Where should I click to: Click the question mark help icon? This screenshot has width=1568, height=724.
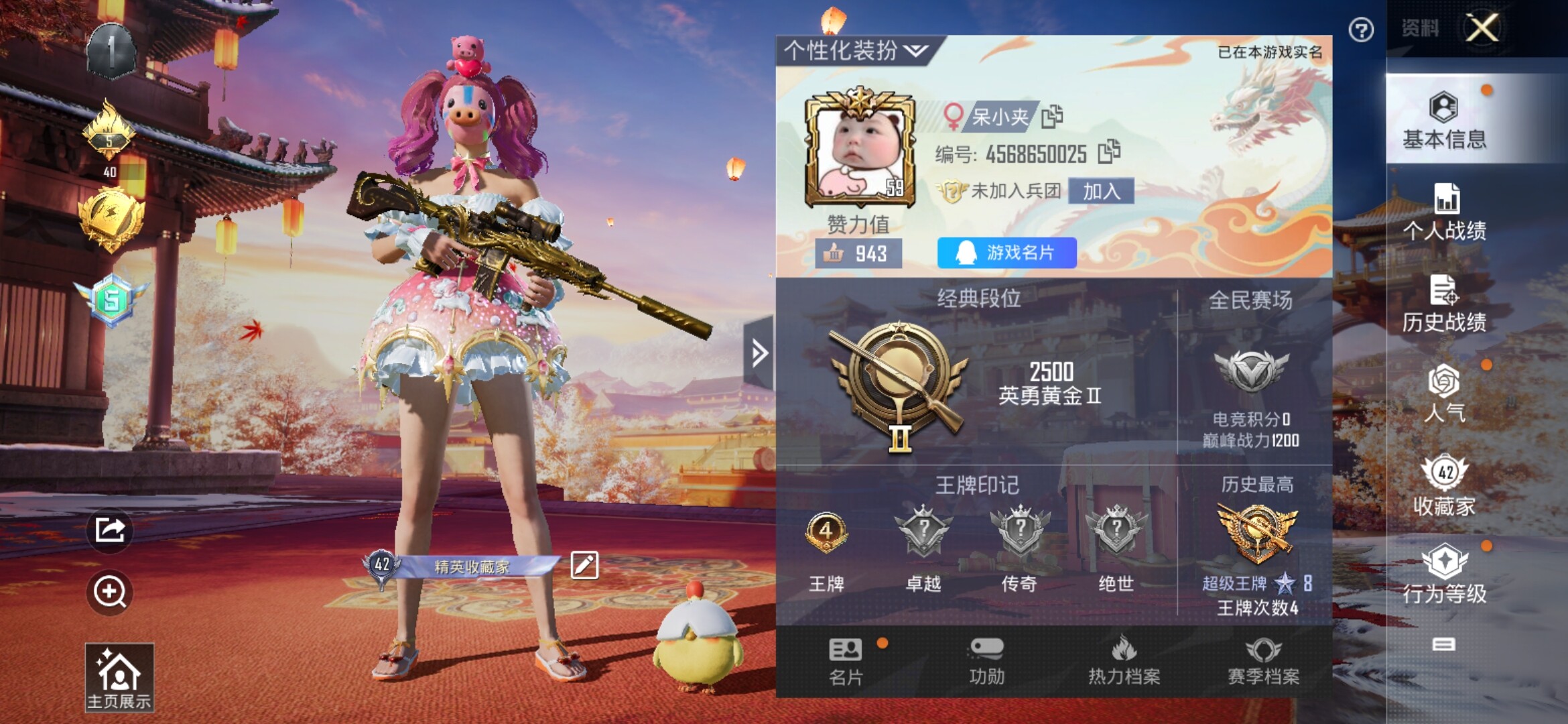coord(1361,30)
